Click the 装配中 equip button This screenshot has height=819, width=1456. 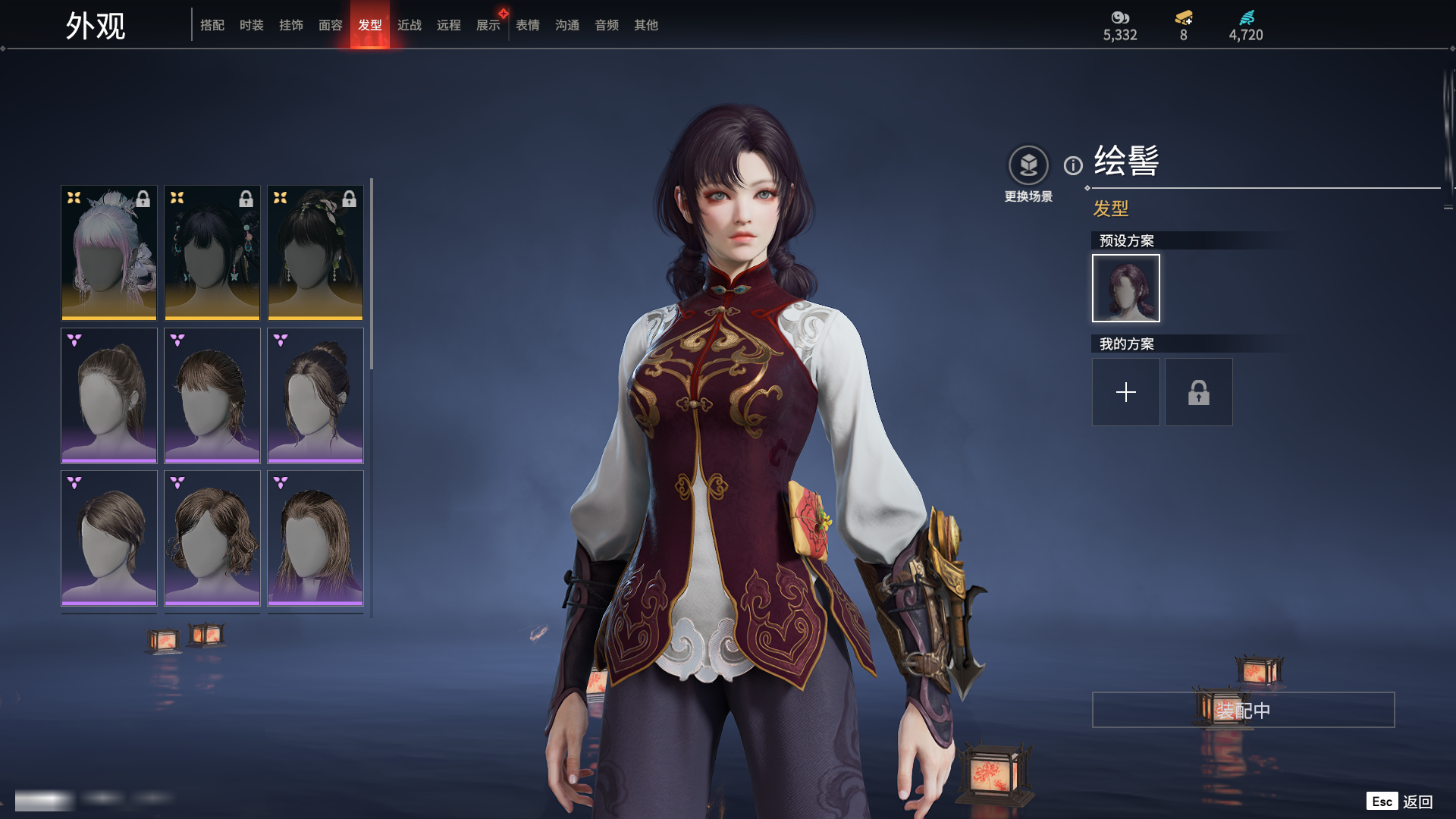click(x=1243, y=710)
